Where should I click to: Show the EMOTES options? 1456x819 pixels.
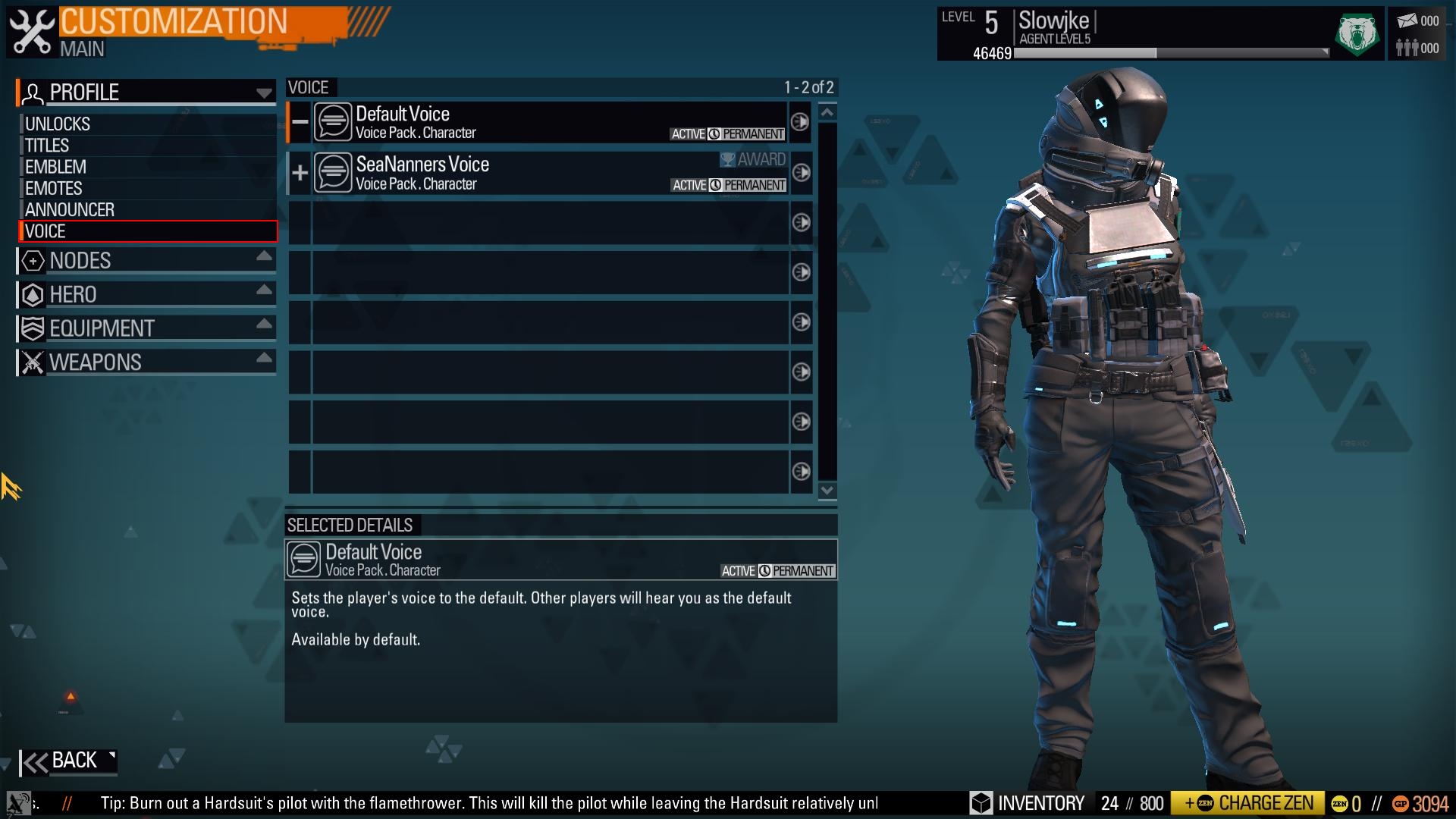click(x=53, y=188)
